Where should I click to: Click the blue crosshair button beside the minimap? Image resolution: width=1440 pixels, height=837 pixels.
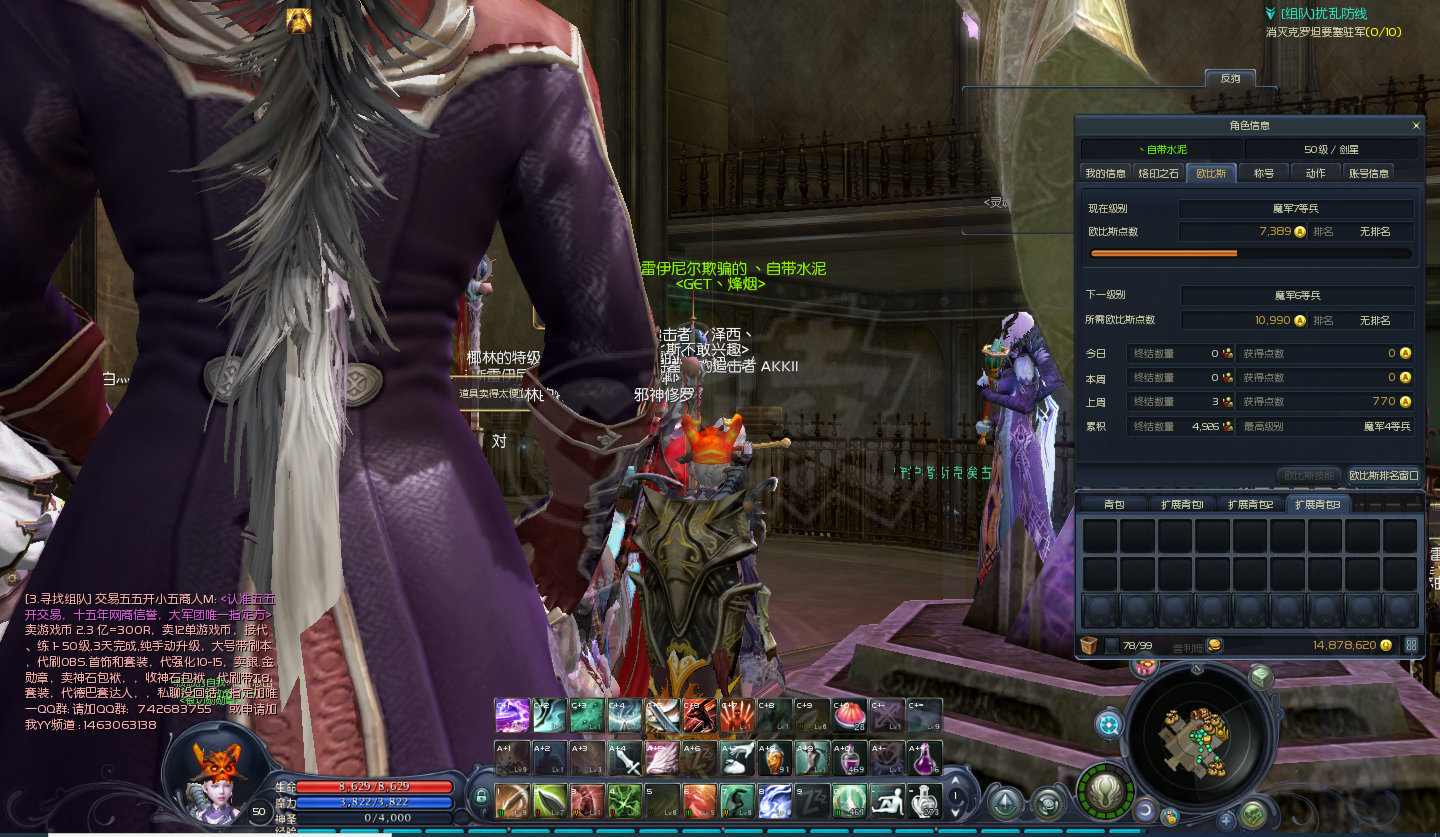[x=1108, y=724]
